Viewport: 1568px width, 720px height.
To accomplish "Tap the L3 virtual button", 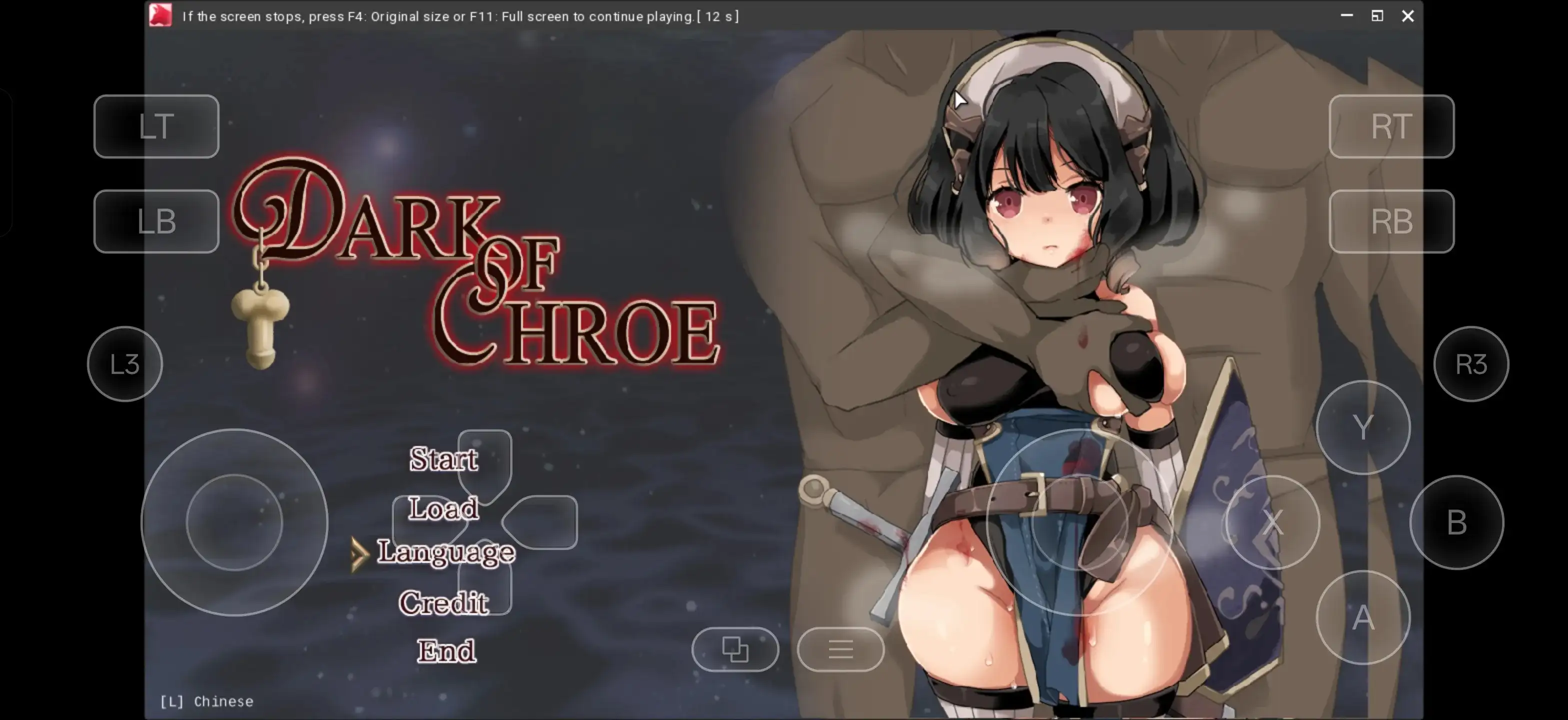I will point(125,364).
